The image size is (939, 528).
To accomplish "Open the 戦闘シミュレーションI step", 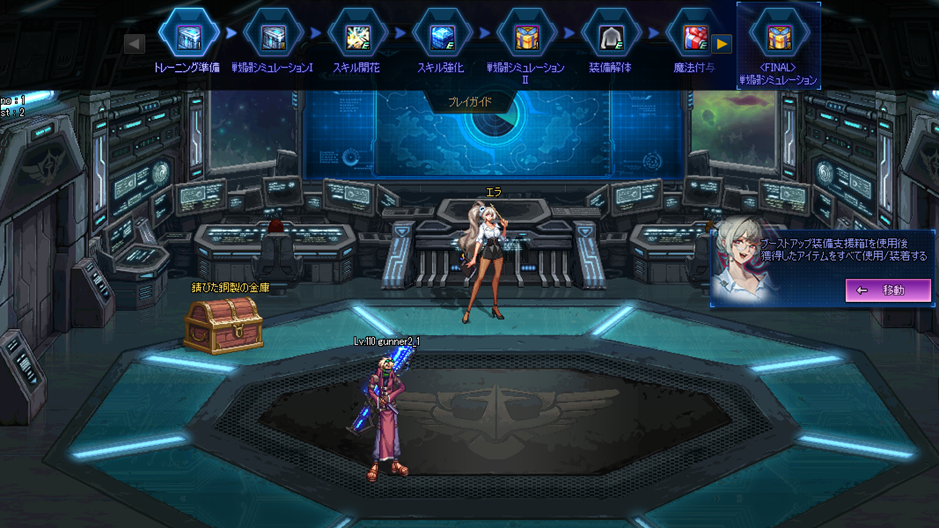I will coord(273,36).
